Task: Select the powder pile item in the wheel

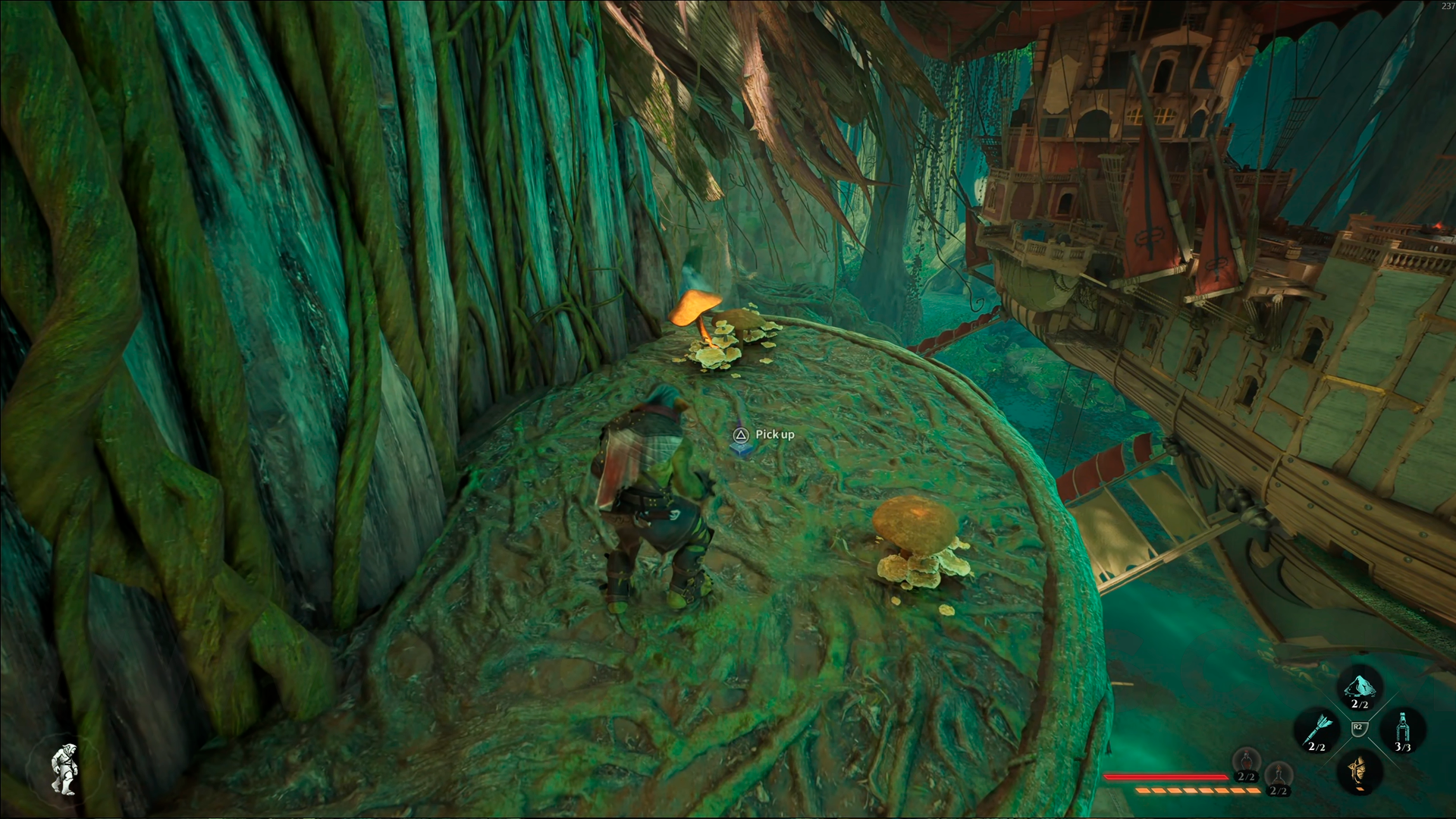Action: 1360,687
